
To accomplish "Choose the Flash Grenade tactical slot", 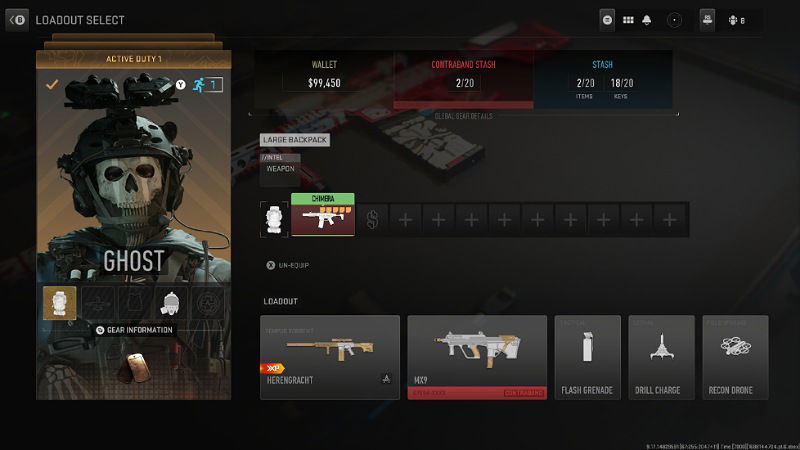I will click(587, 357).
